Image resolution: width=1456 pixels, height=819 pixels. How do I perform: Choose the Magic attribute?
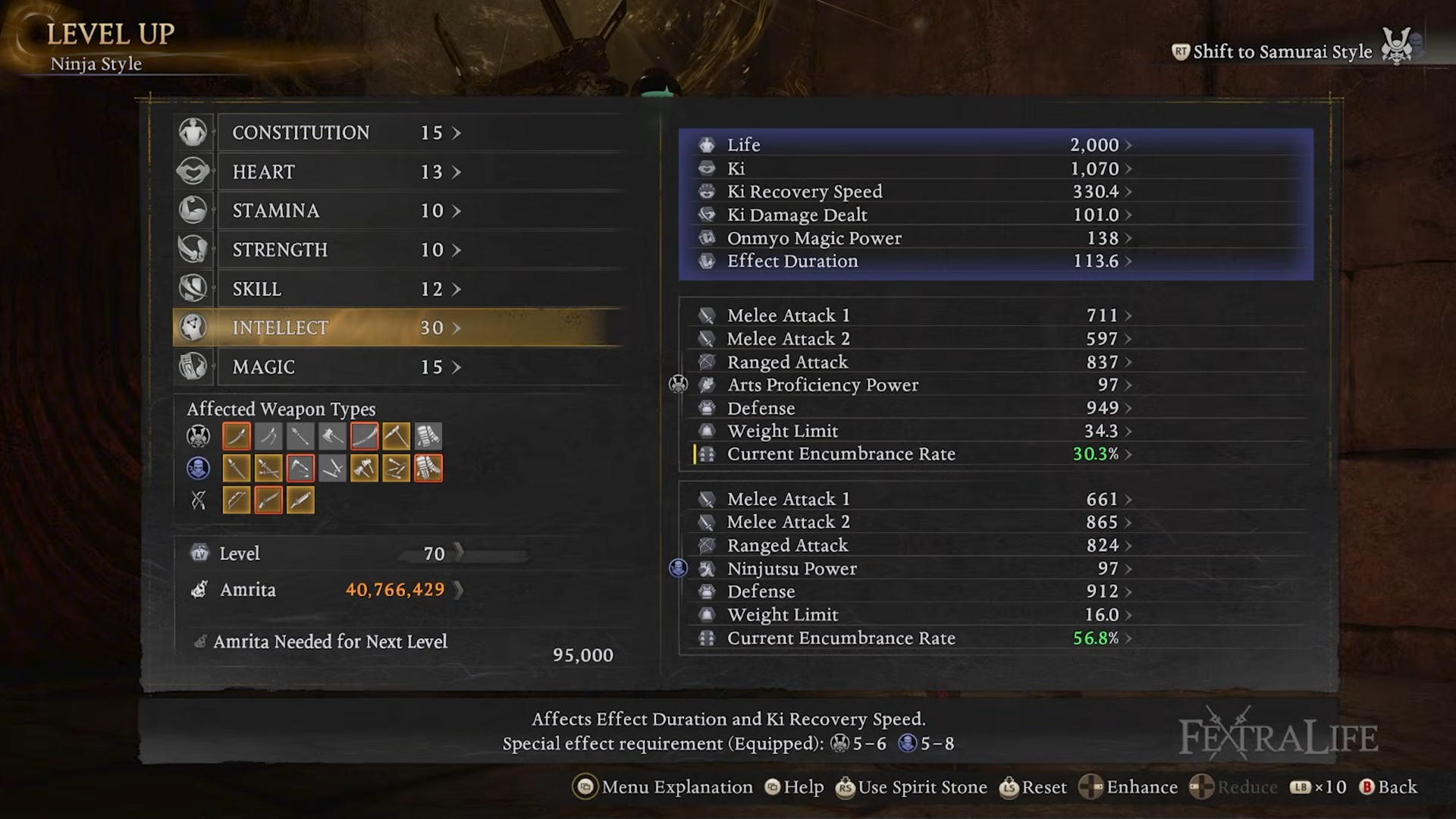pyautogui.click(x=345, y=367)
